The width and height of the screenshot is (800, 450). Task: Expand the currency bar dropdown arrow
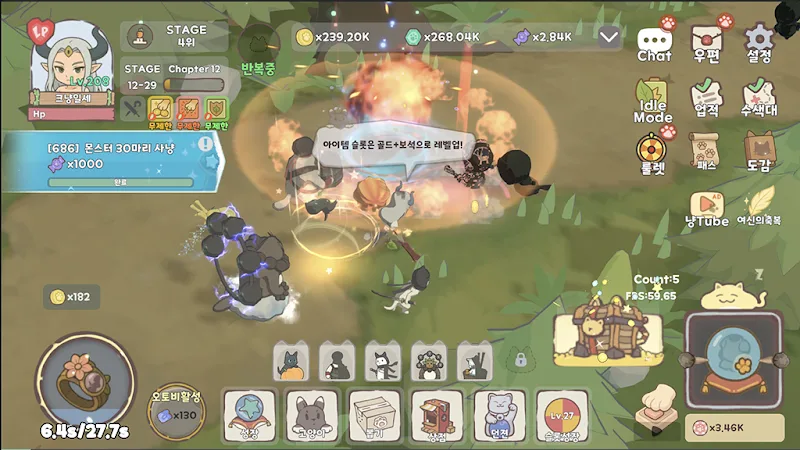[x=610, y=37]
